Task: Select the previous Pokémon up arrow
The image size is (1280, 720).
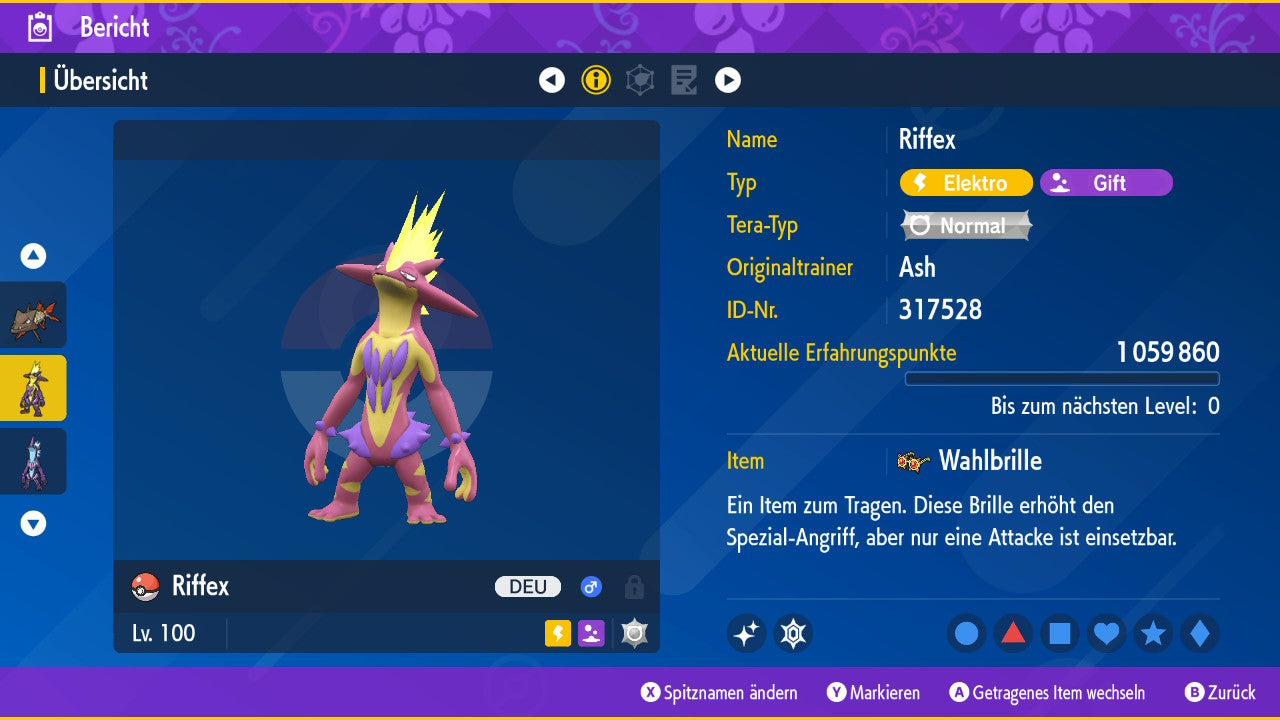Action: coord(33,256)
